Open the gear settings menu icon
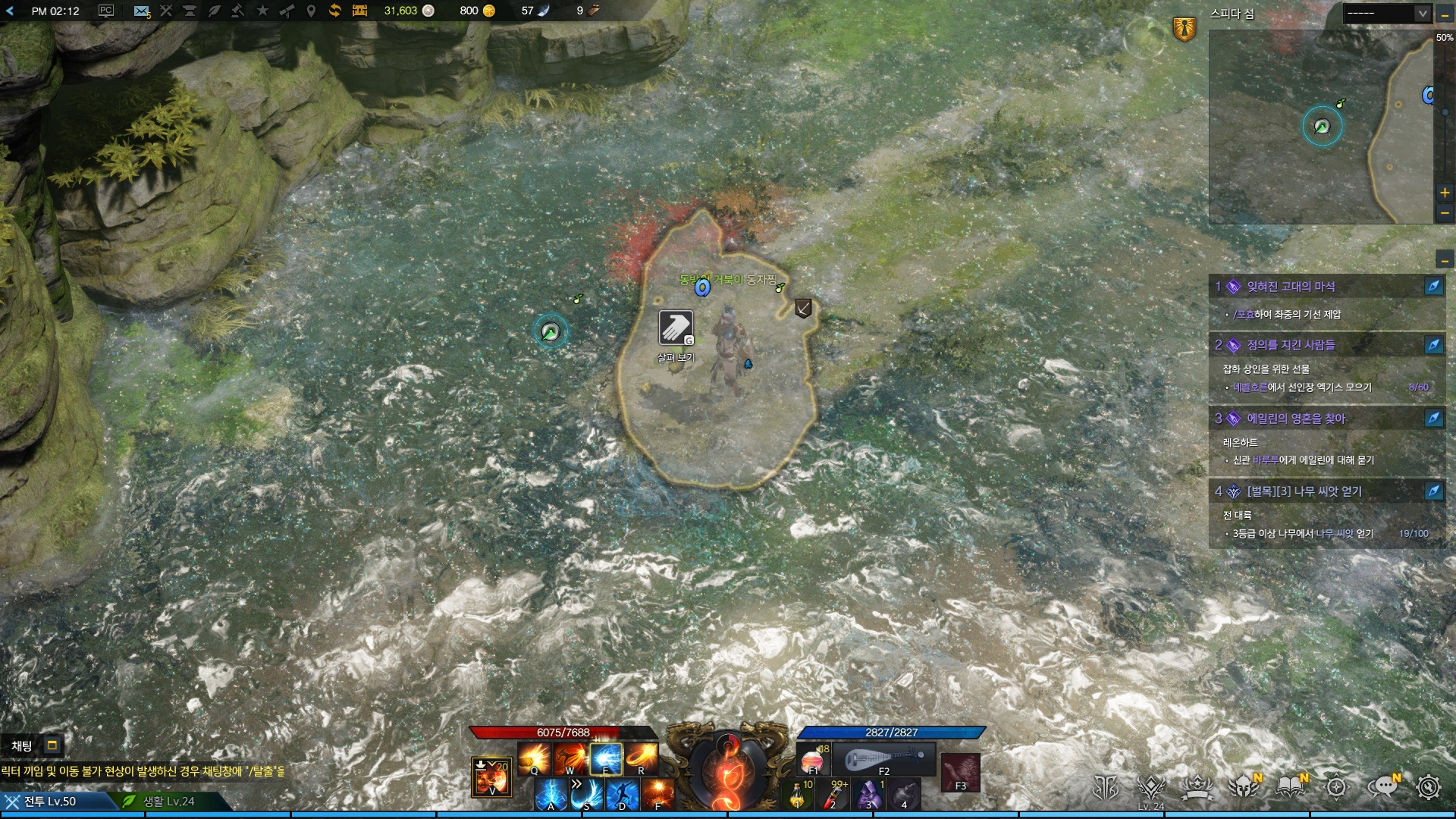 click(1429, 788)
